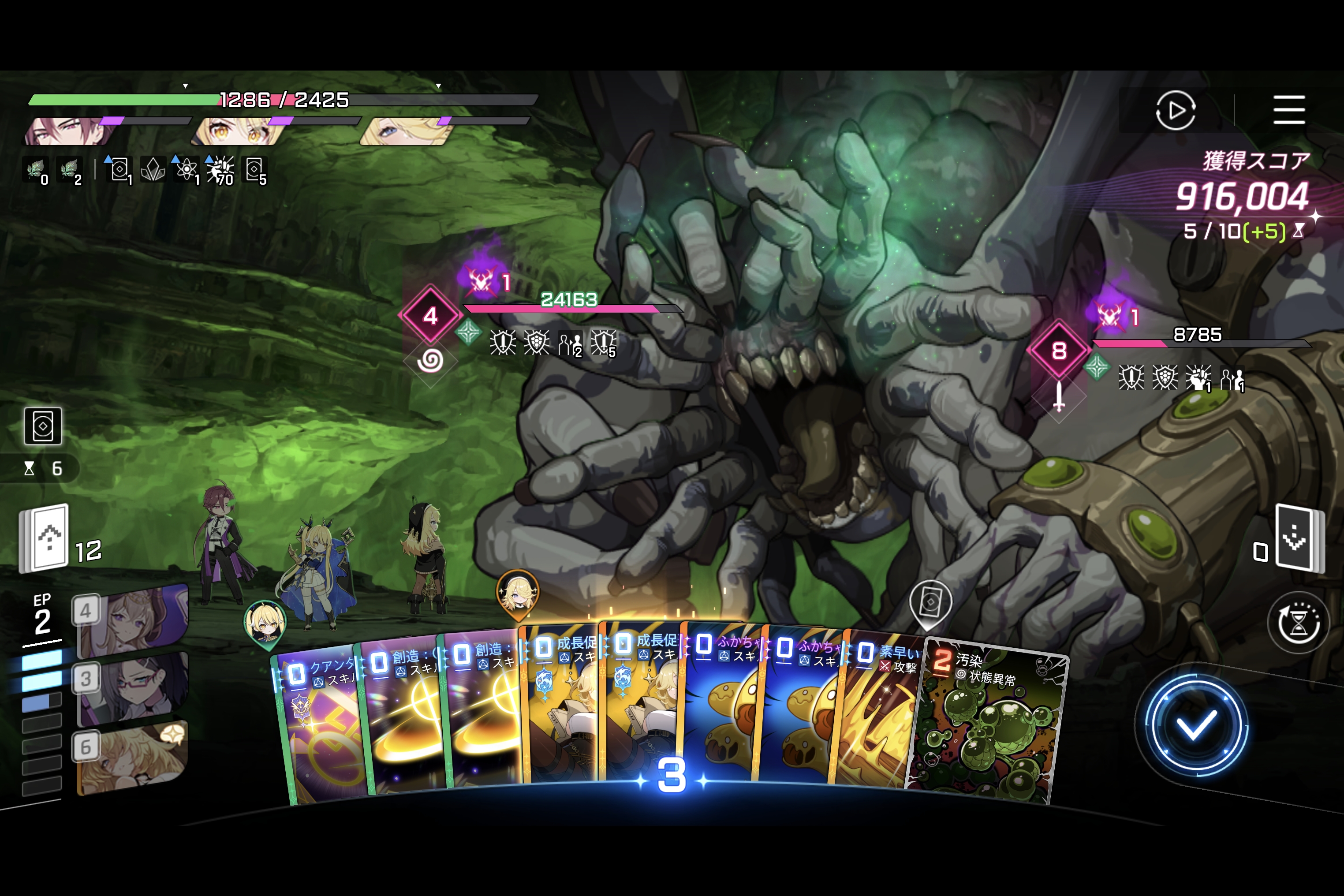Image resolution: width=1344 pixels, height=896 pixels.
Task: Inspect the spiral intent icon under 4
Action: (430, 361)
